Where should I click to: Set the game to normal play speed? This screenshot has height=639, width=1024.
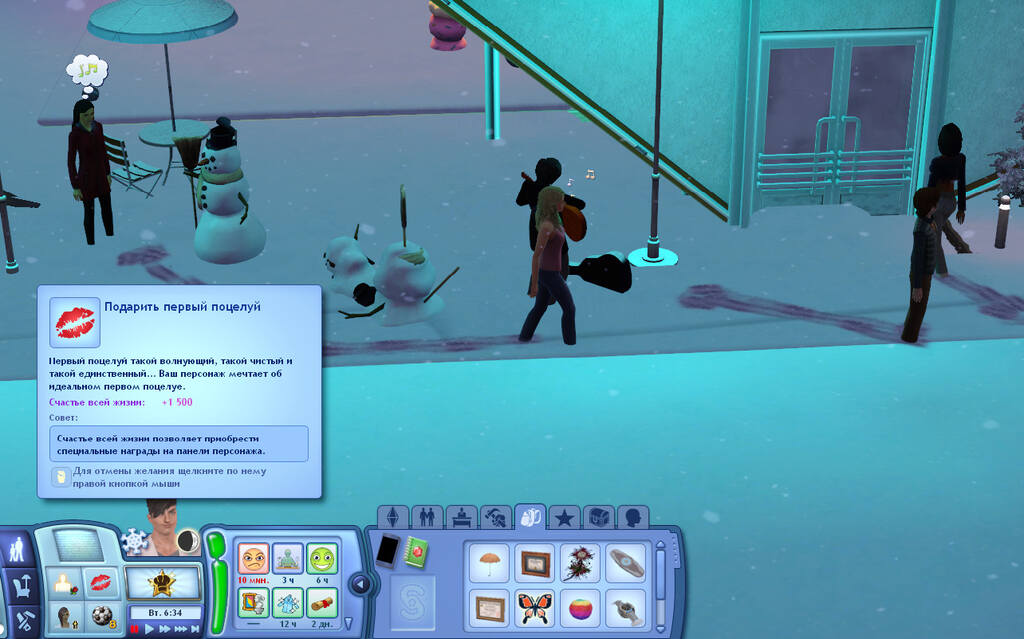click(150, 629)
